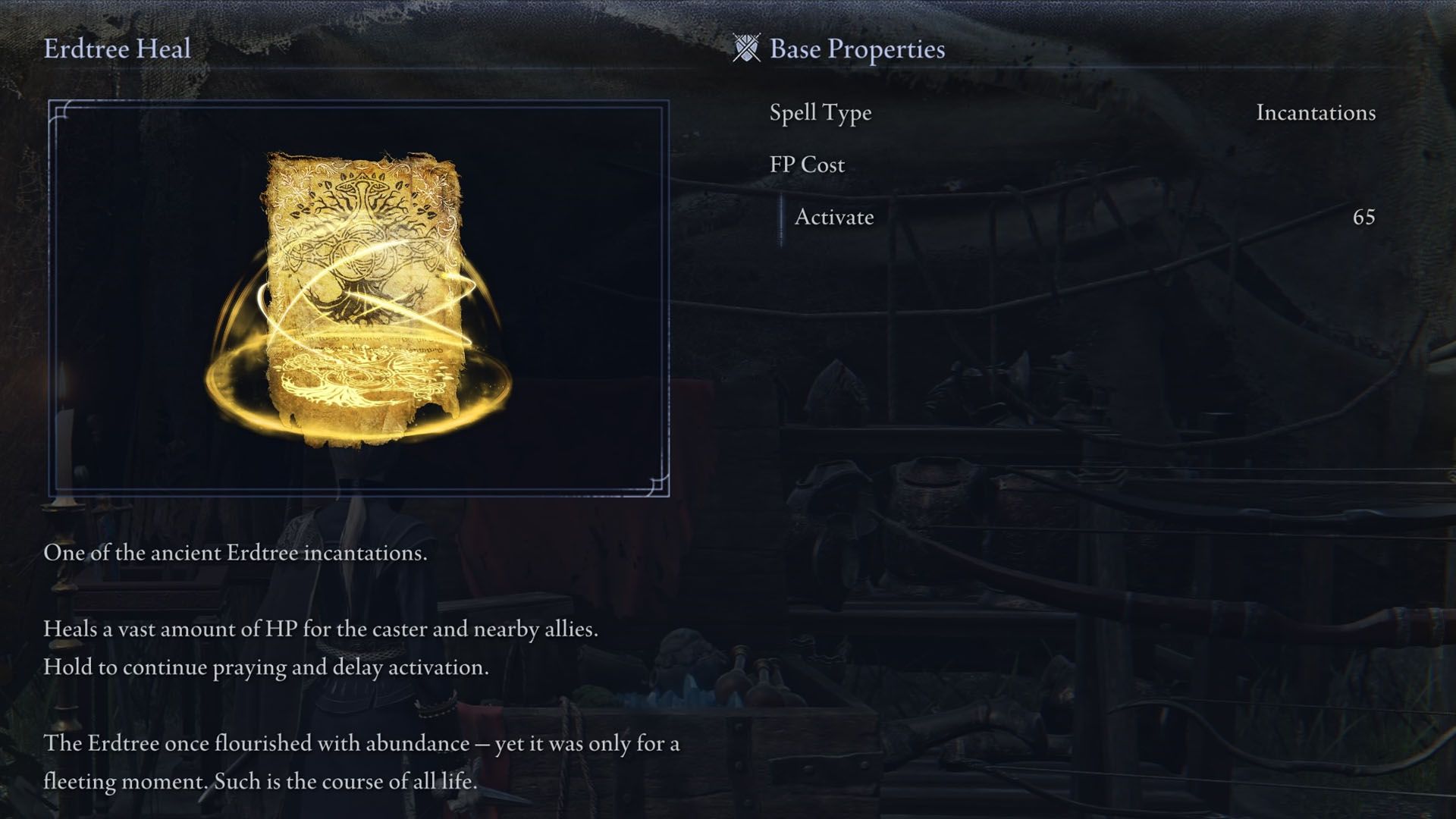Select the parchment artwork in the preview frame

360,296
